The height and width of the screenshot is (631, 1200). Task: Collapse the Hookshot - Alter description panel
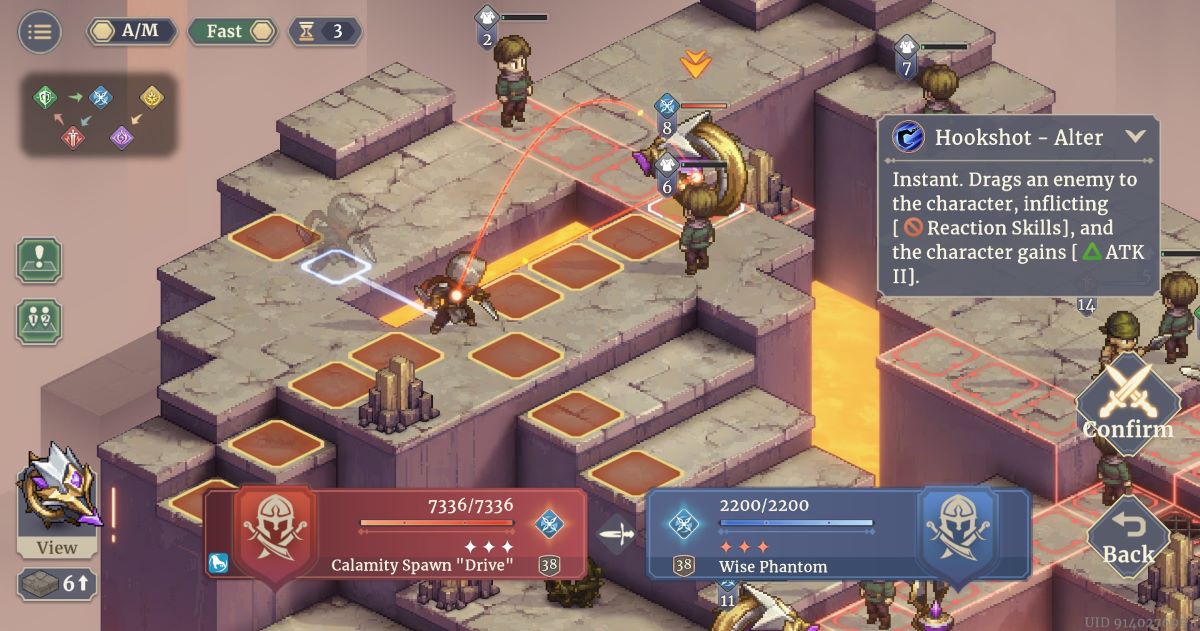click(x=1135, y=137)
